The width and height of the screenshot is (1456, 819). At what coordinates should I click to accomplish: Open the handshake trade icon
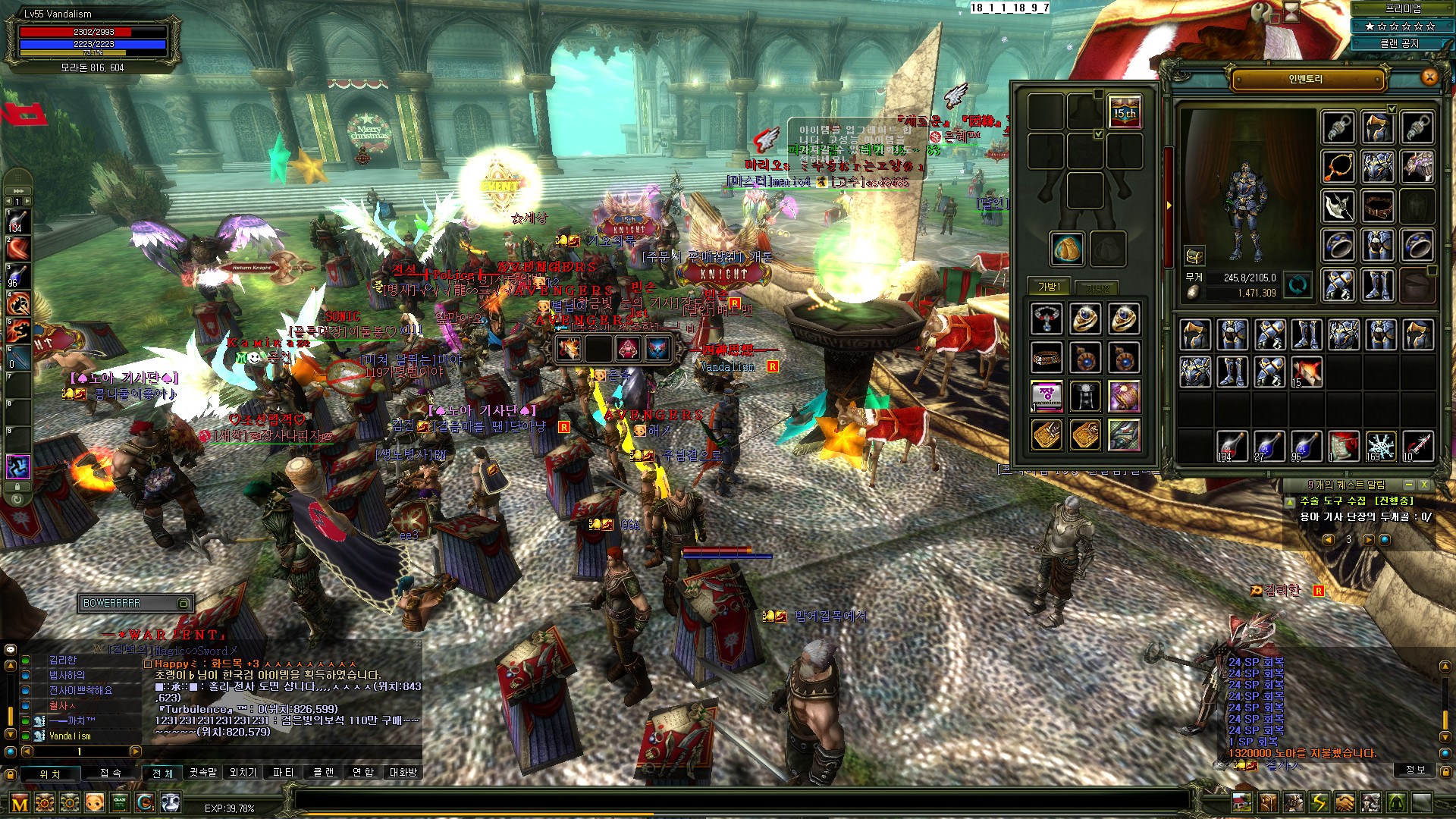[x=1345, y=802]
